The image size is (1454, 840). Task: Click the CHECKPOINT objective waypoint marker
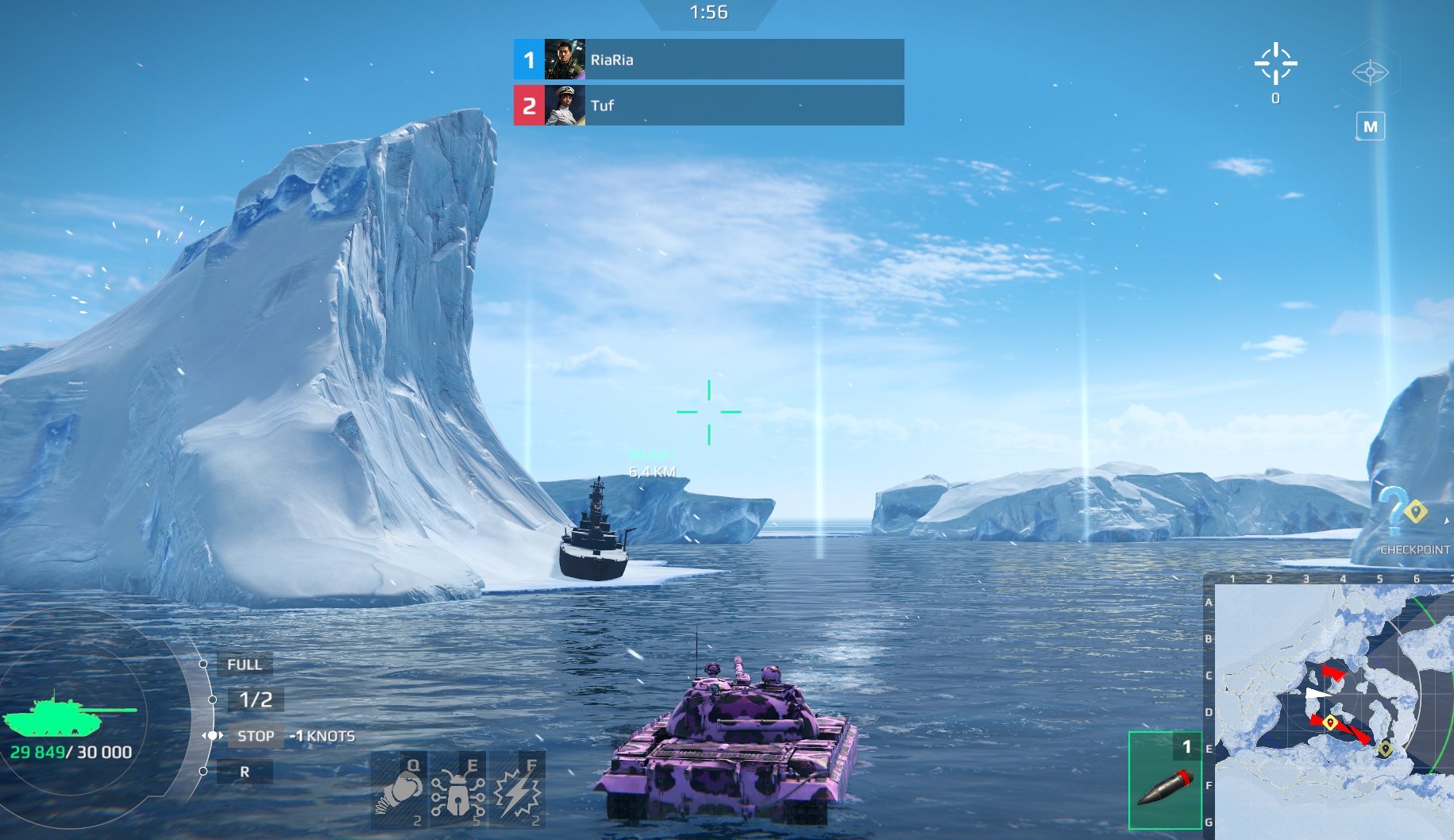point(1414,512)
